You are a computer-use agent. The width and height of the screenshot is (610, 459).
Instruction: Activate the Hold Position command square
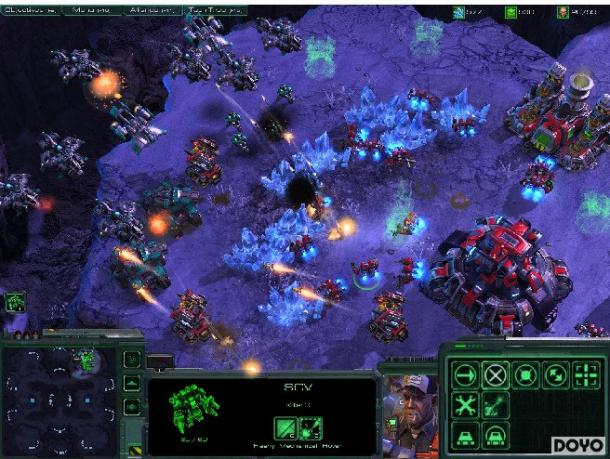tap(527, 375)
